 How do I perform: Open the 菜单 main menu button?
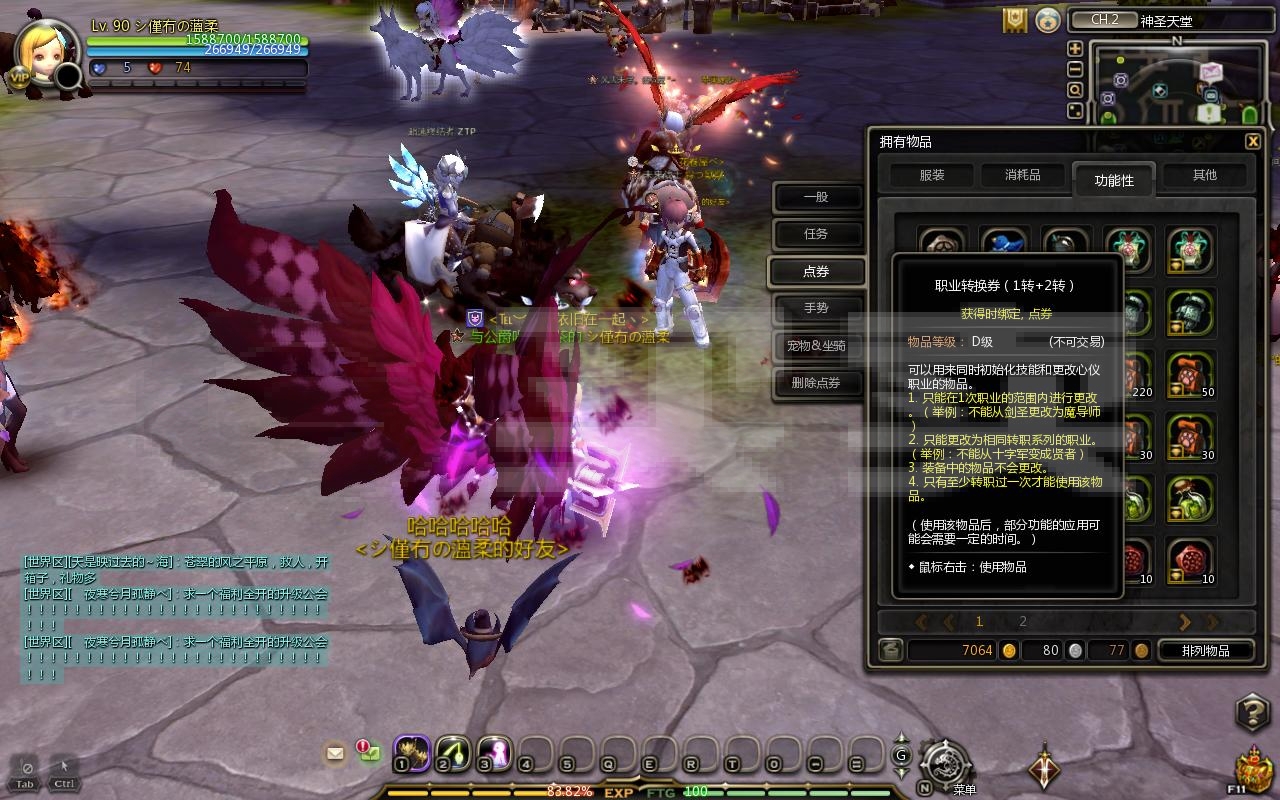pos(945,767)
